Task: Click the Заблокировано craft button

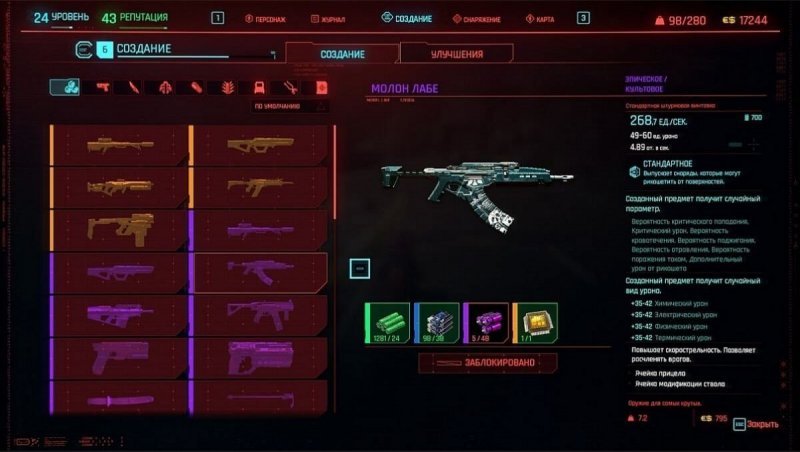Action: [x=487, y=364]
